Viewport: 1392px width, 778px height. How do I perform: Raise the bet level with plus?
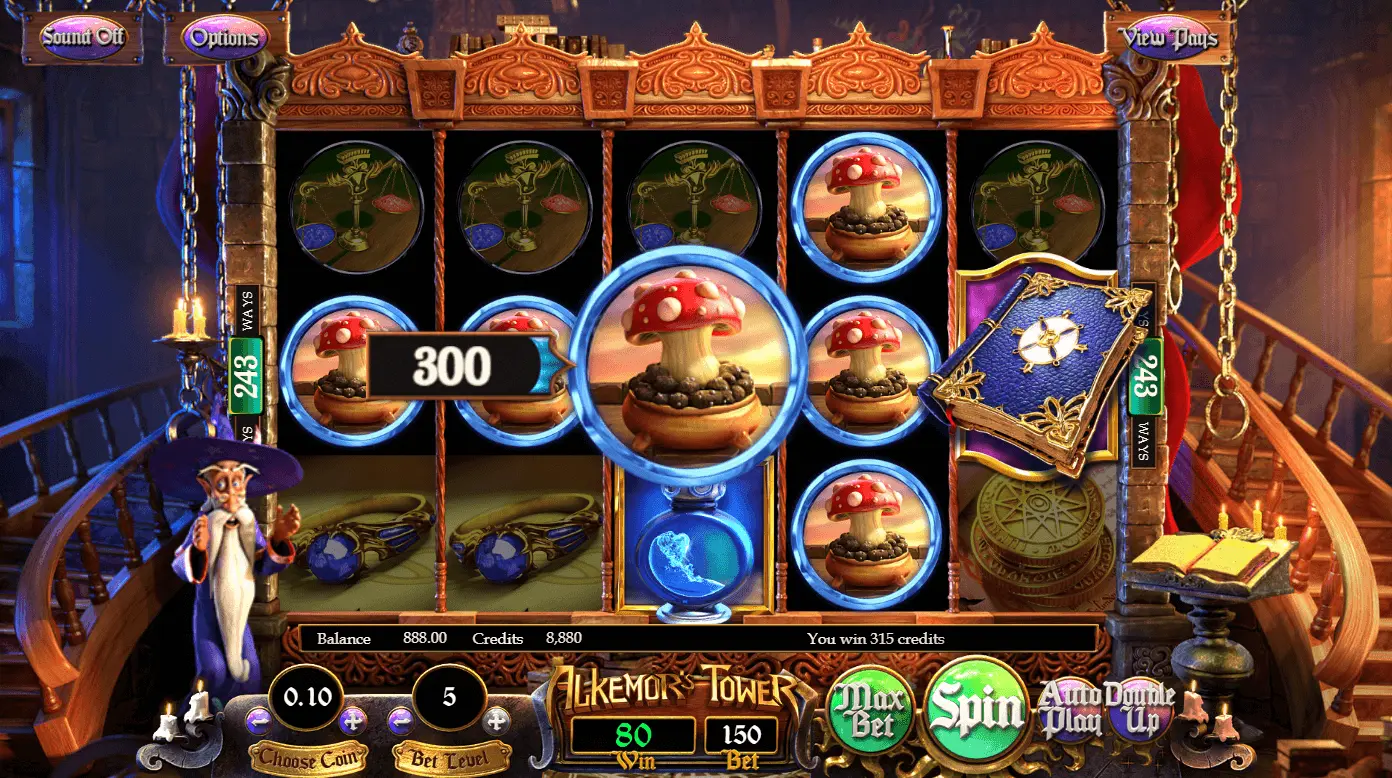[x=496, y=719]
